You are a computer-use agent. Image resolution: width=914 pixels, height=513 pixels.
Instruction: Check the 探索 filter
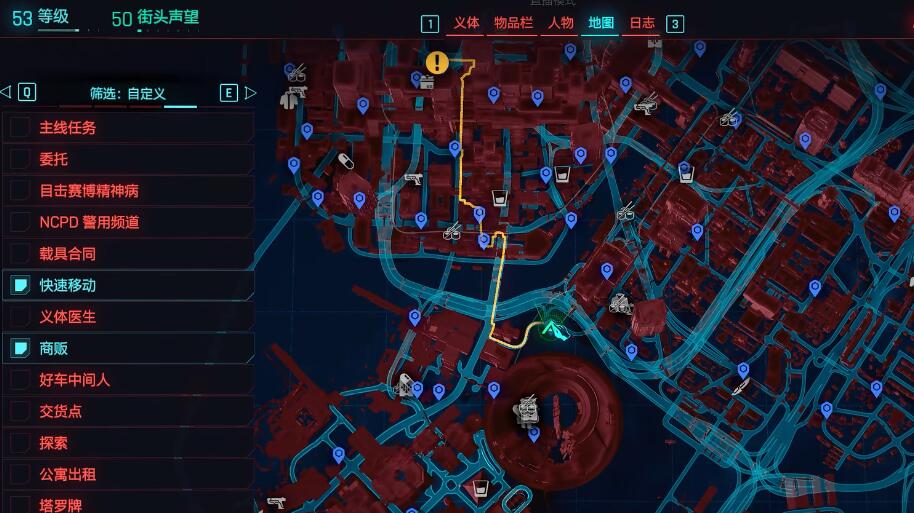click(x=20, y=443)
